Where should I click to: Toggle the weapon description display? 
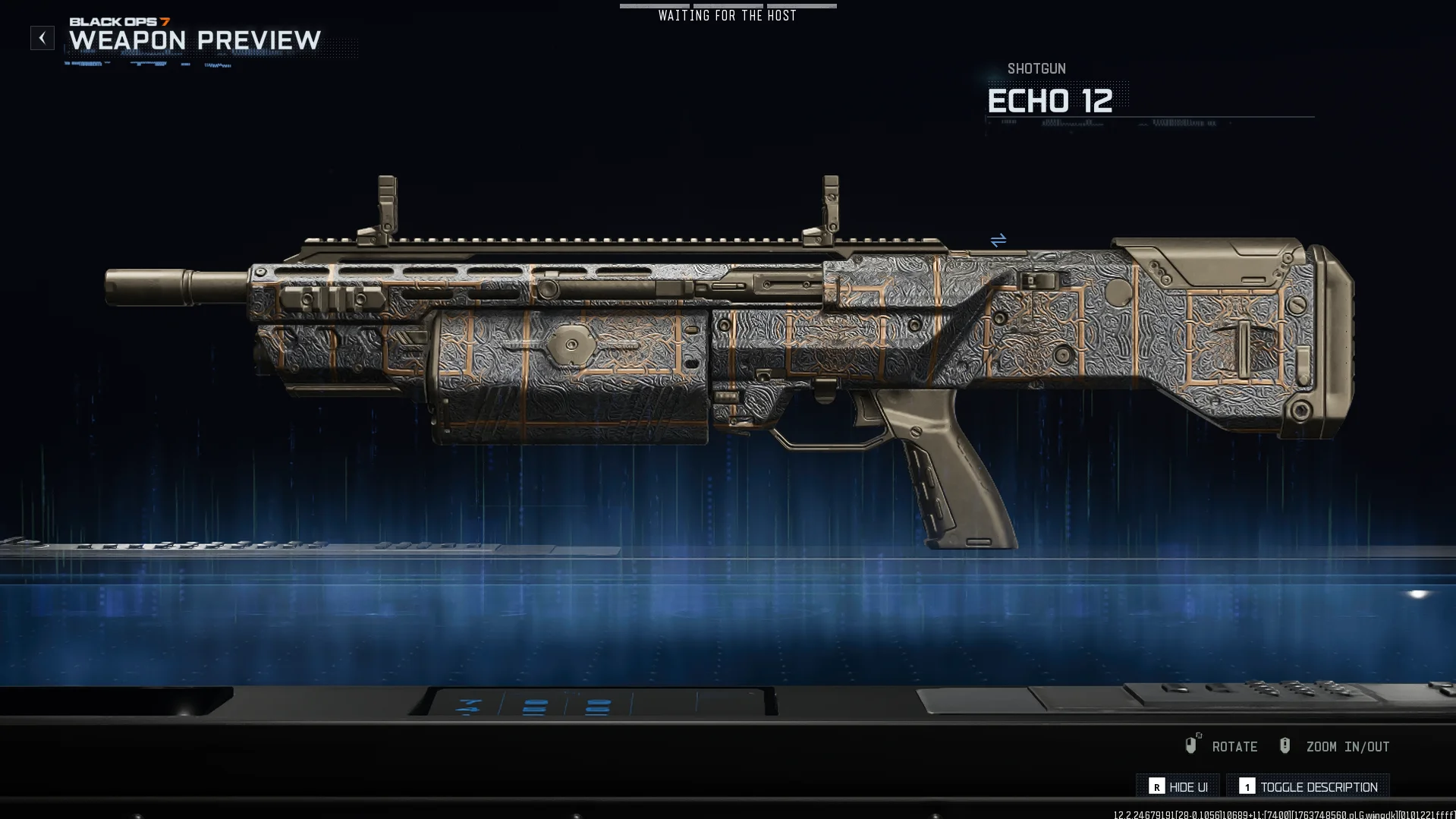pos(1319,787)
